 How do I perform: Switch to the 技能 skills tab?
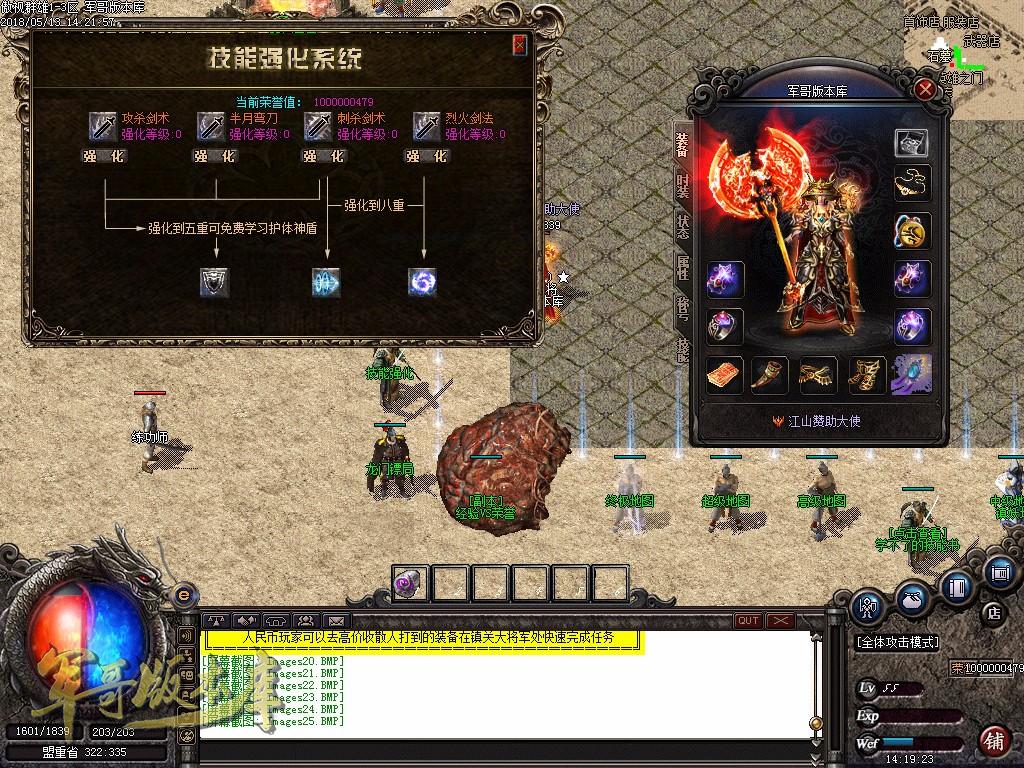coord(683,348)
